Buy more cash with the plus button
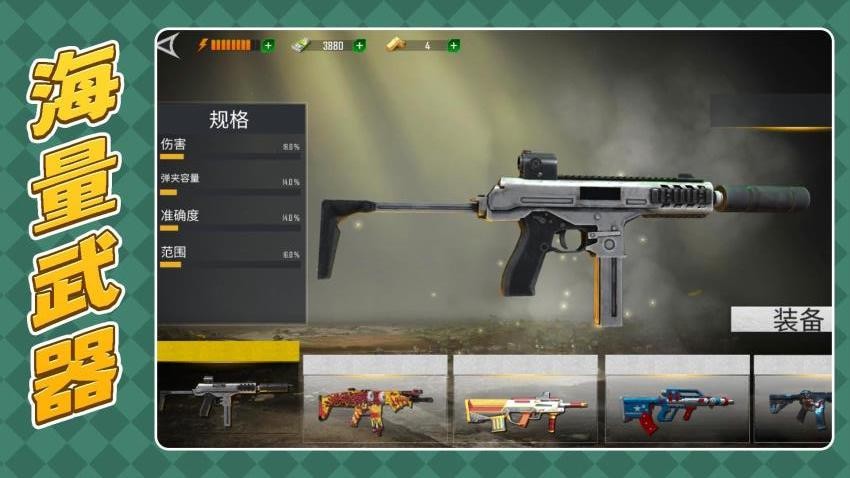The image size is (850, 478). [x=360, y=45]
